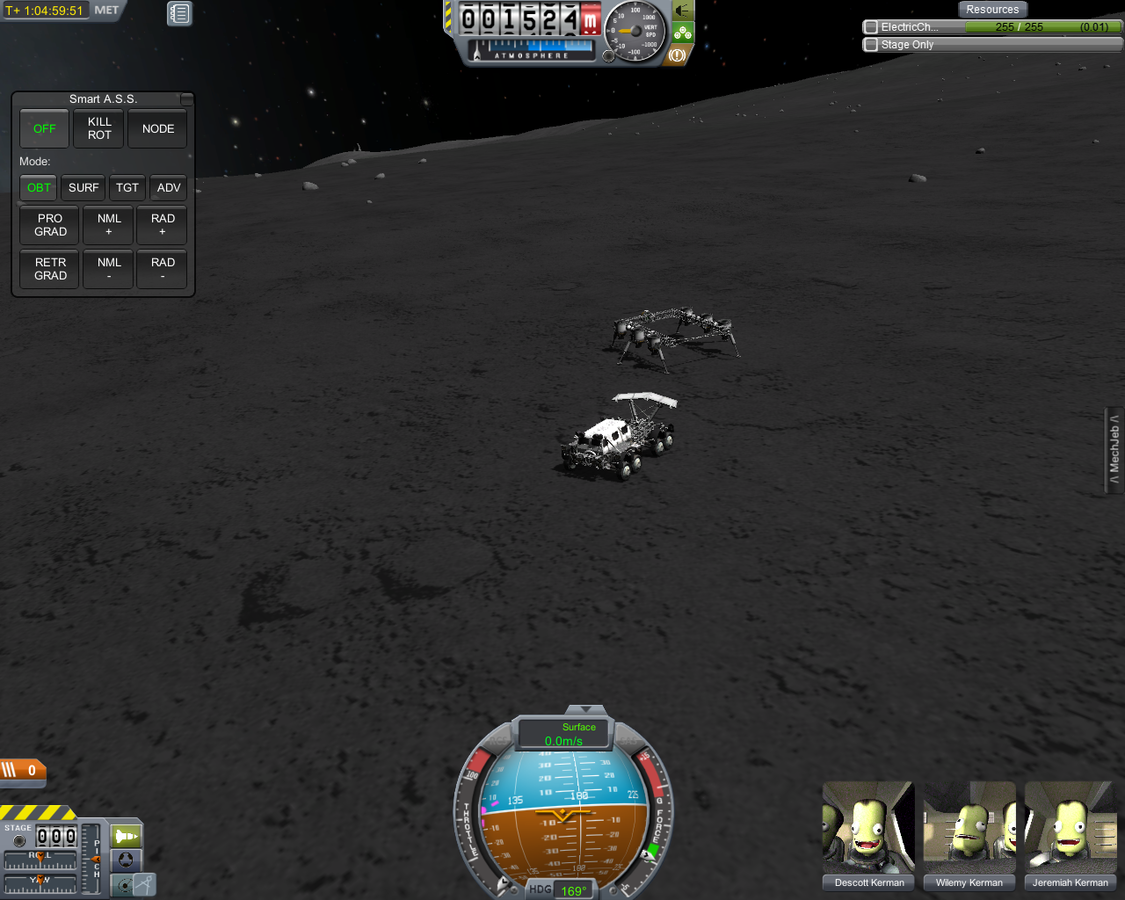Viewport: 1125px width, 900px height.
Task: Hold RETR GRAD orientation
Action: (50, 269)
